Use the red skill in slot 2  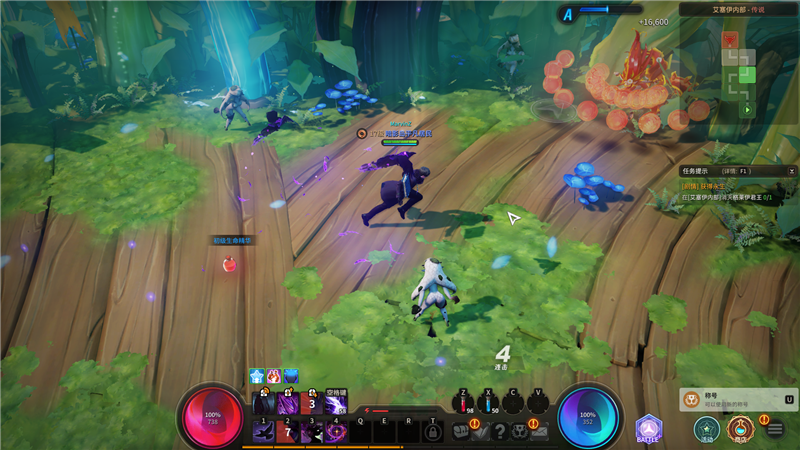(287, 431)
